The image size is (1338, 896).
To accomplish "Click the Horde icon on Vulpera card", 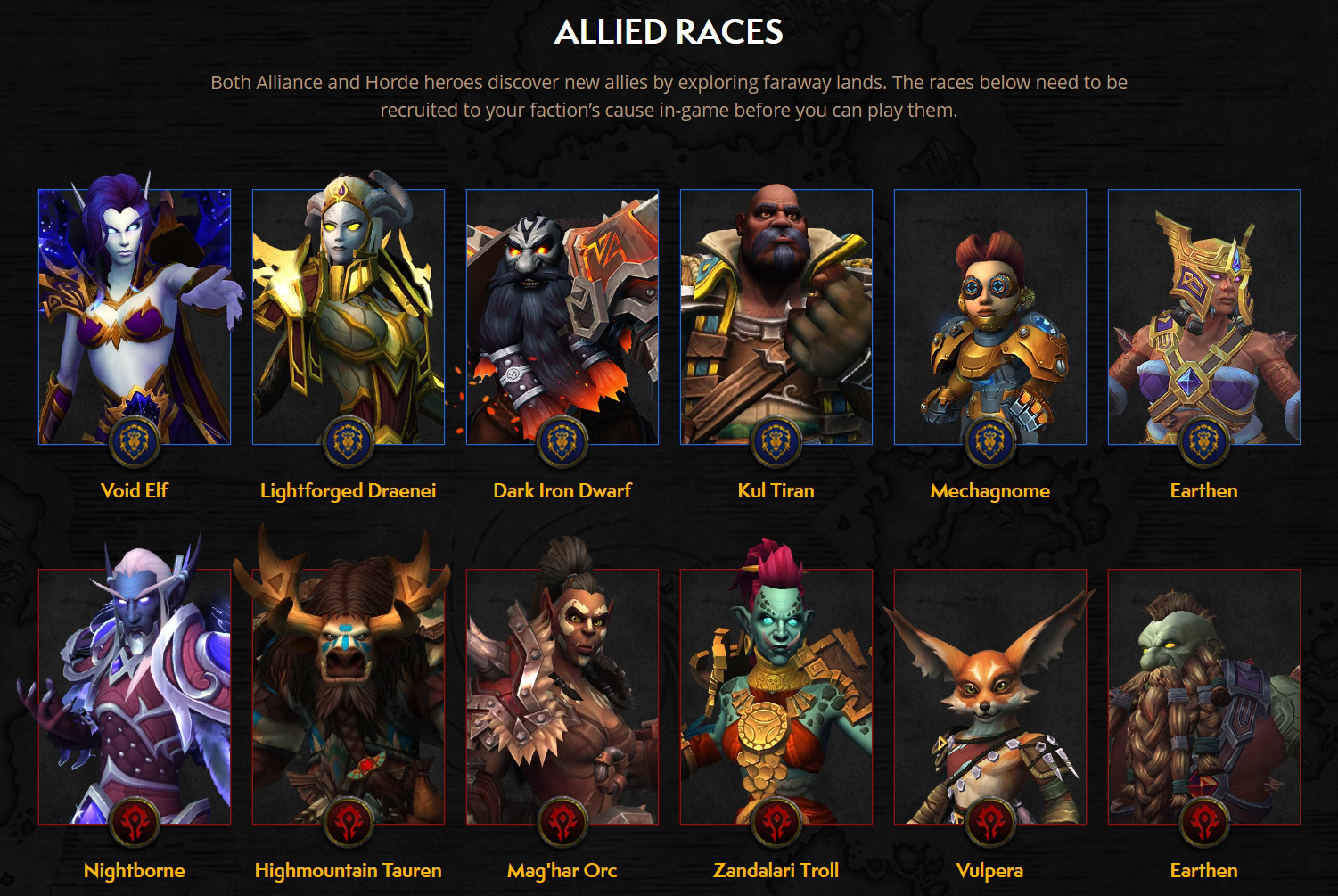I will [x=990, y=823].
